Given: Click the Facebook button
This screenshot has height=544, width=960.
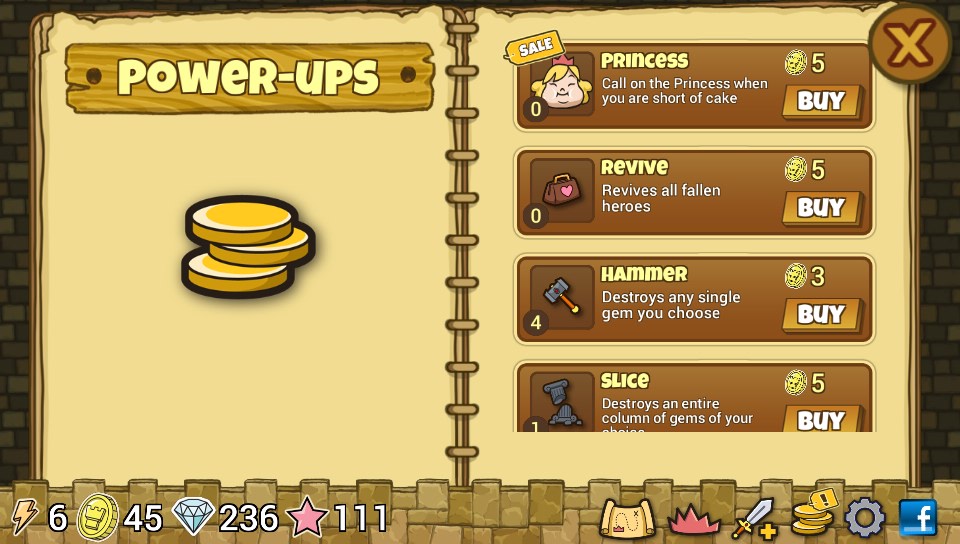Looking at the screenshot, I should point(918,518).
